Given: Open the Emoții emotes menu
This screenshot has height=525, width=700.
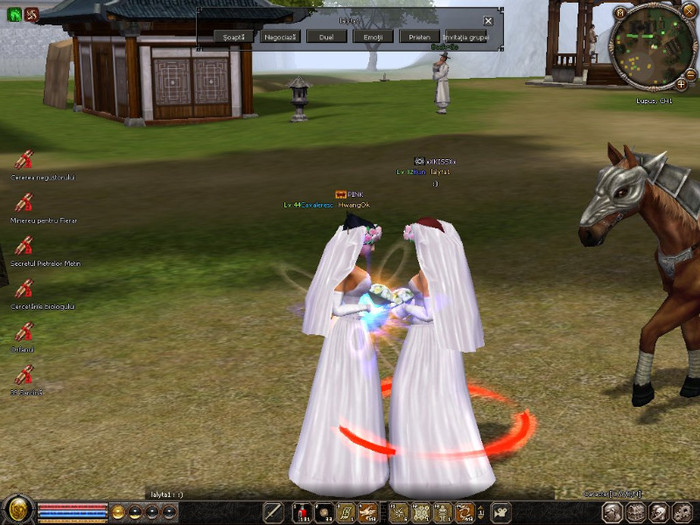Looking at the screenshot, I should [x=373, y=36].
